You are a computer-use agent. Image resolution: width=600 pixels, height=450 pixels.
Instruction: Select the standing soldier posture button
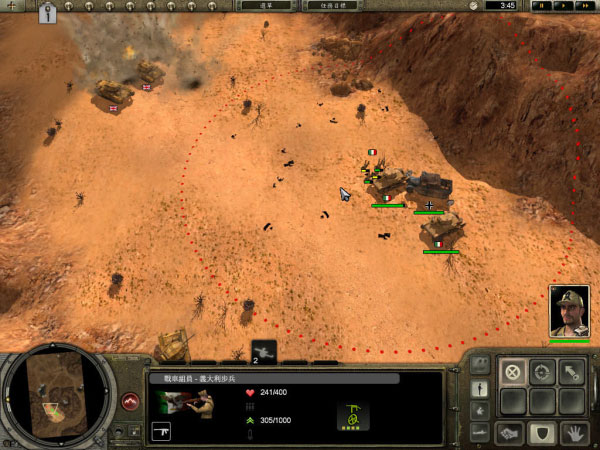[x=480, y=388]
